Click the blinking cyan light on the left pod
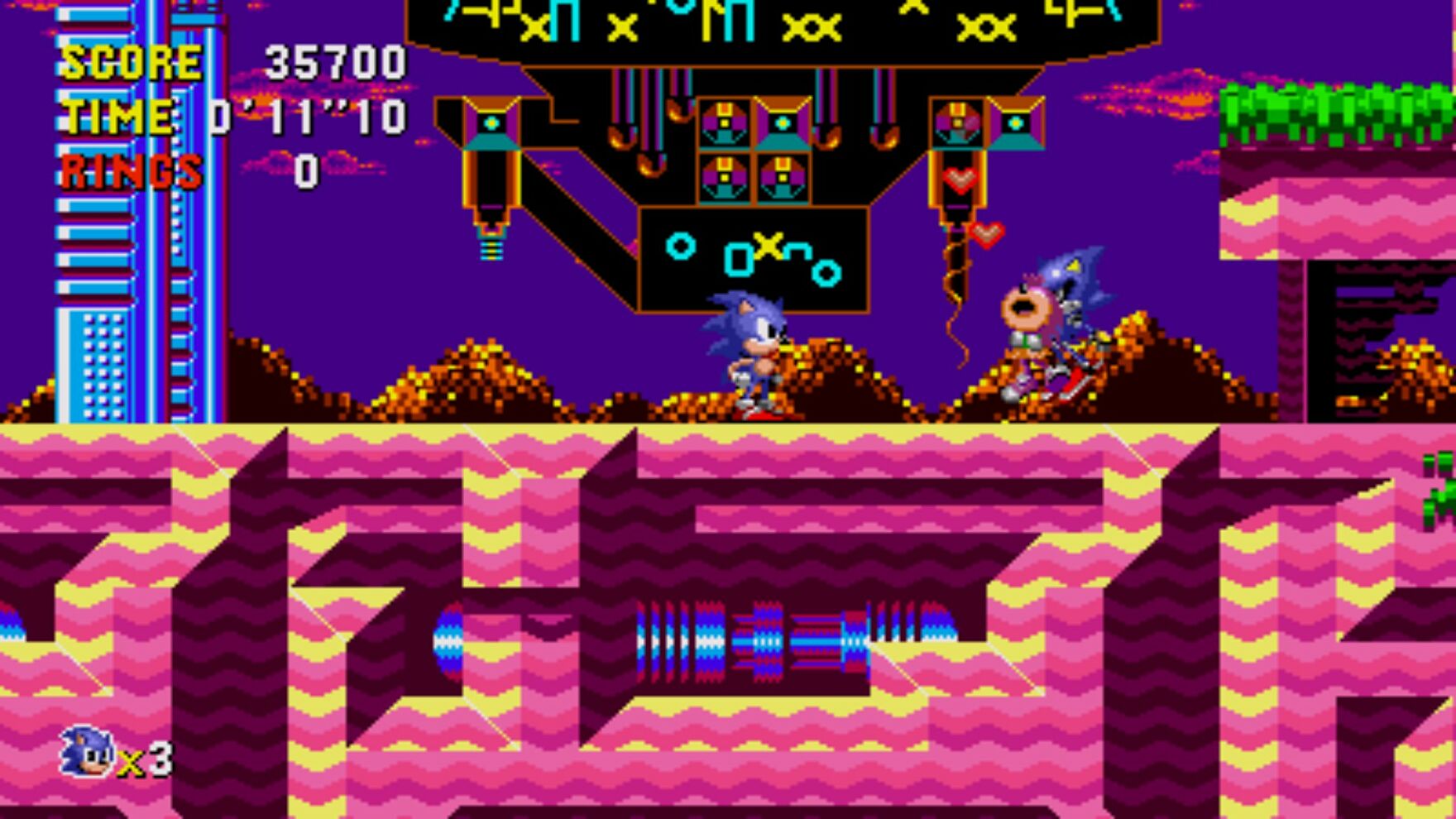The width and height of the screenshot is (1456, 819). [x=491, y=124]
